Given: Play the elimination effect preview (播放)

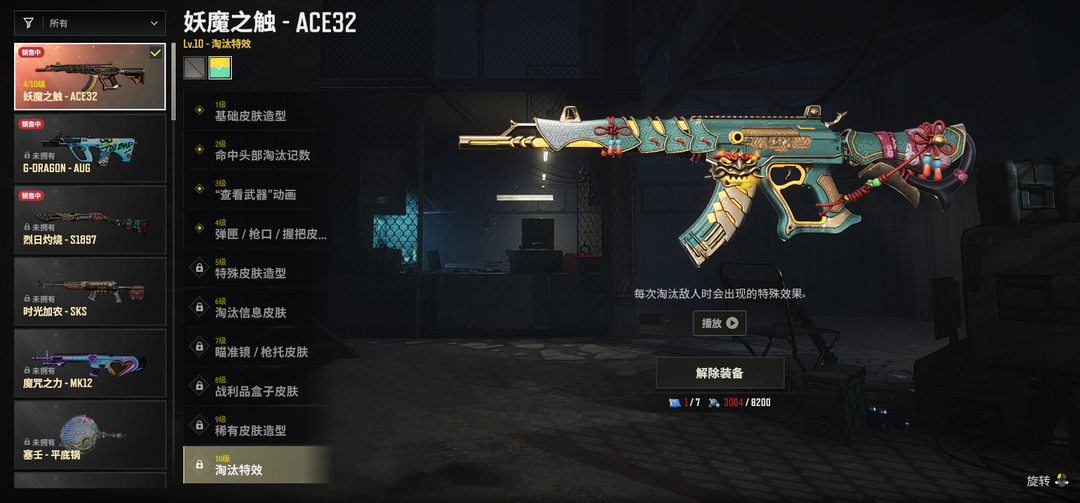Looking at the screenshot, I should tap(719, 323).
